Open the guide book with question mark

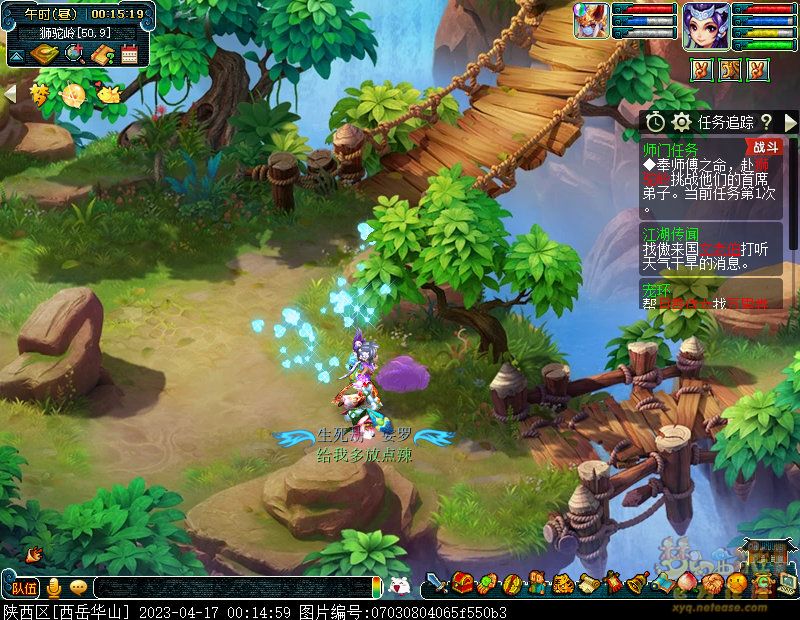101,54
